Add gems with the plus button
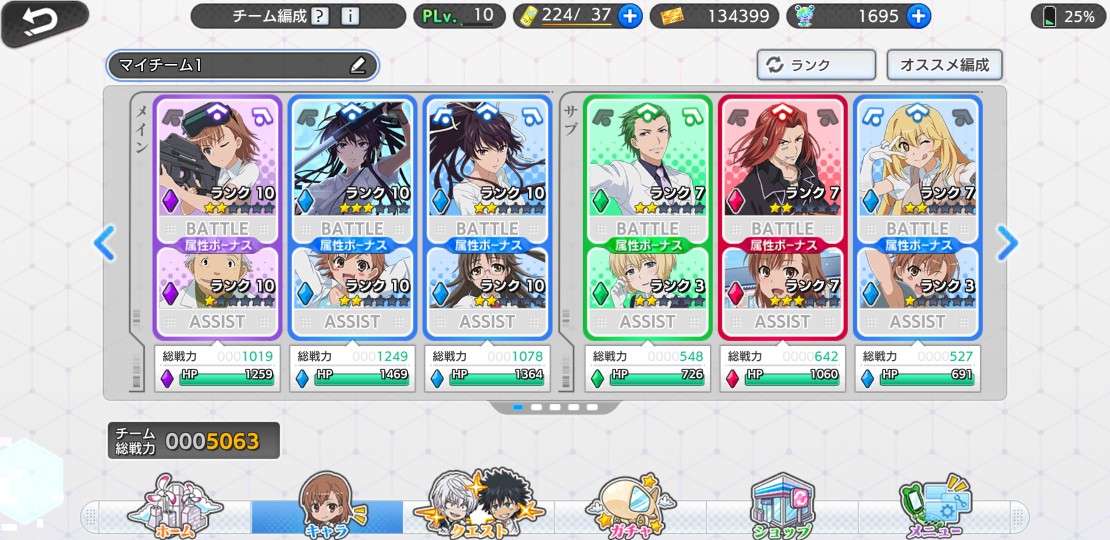1110x540 pixels. 918,16
